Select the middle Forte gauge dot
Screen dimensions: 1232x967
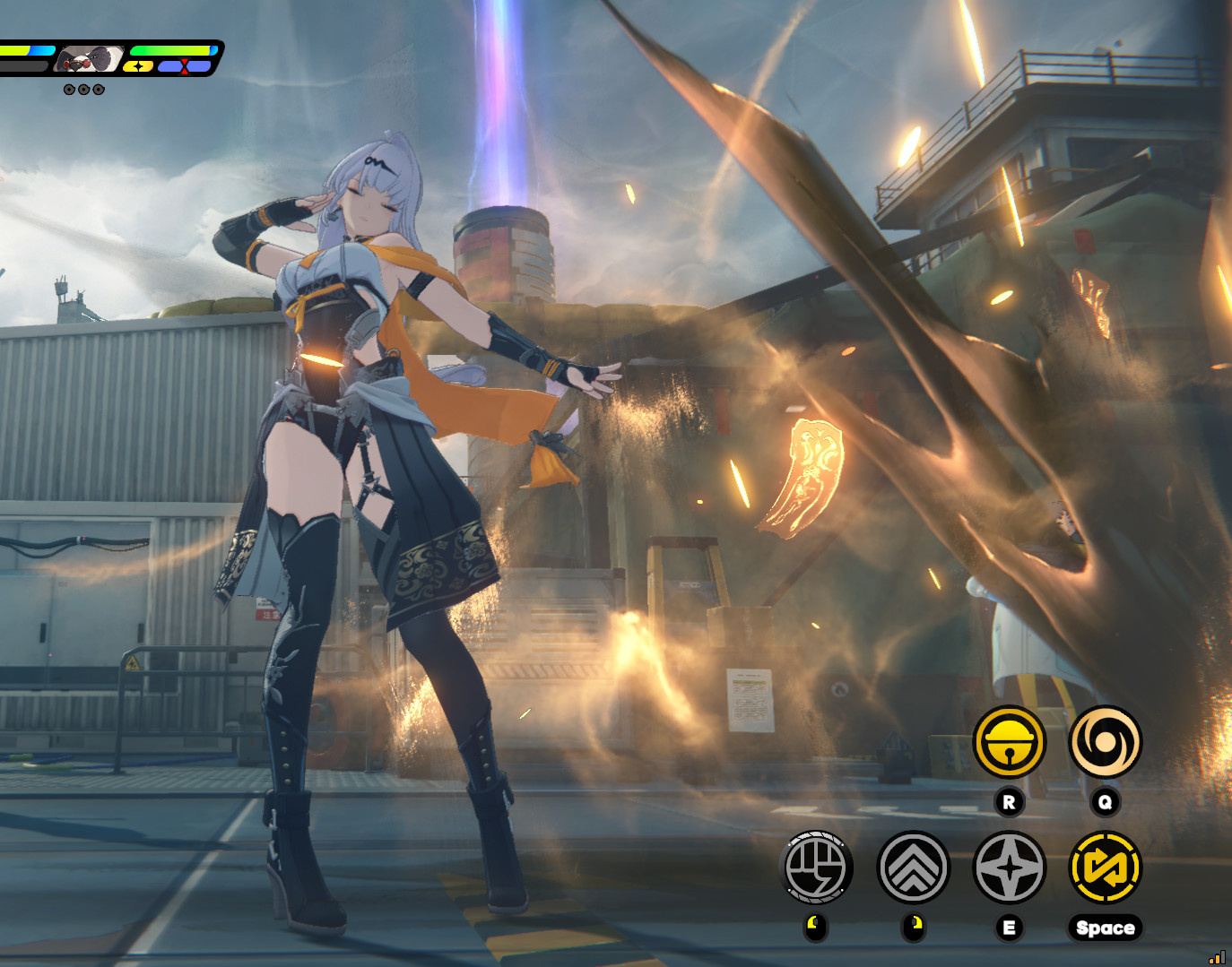pos(83,89)
